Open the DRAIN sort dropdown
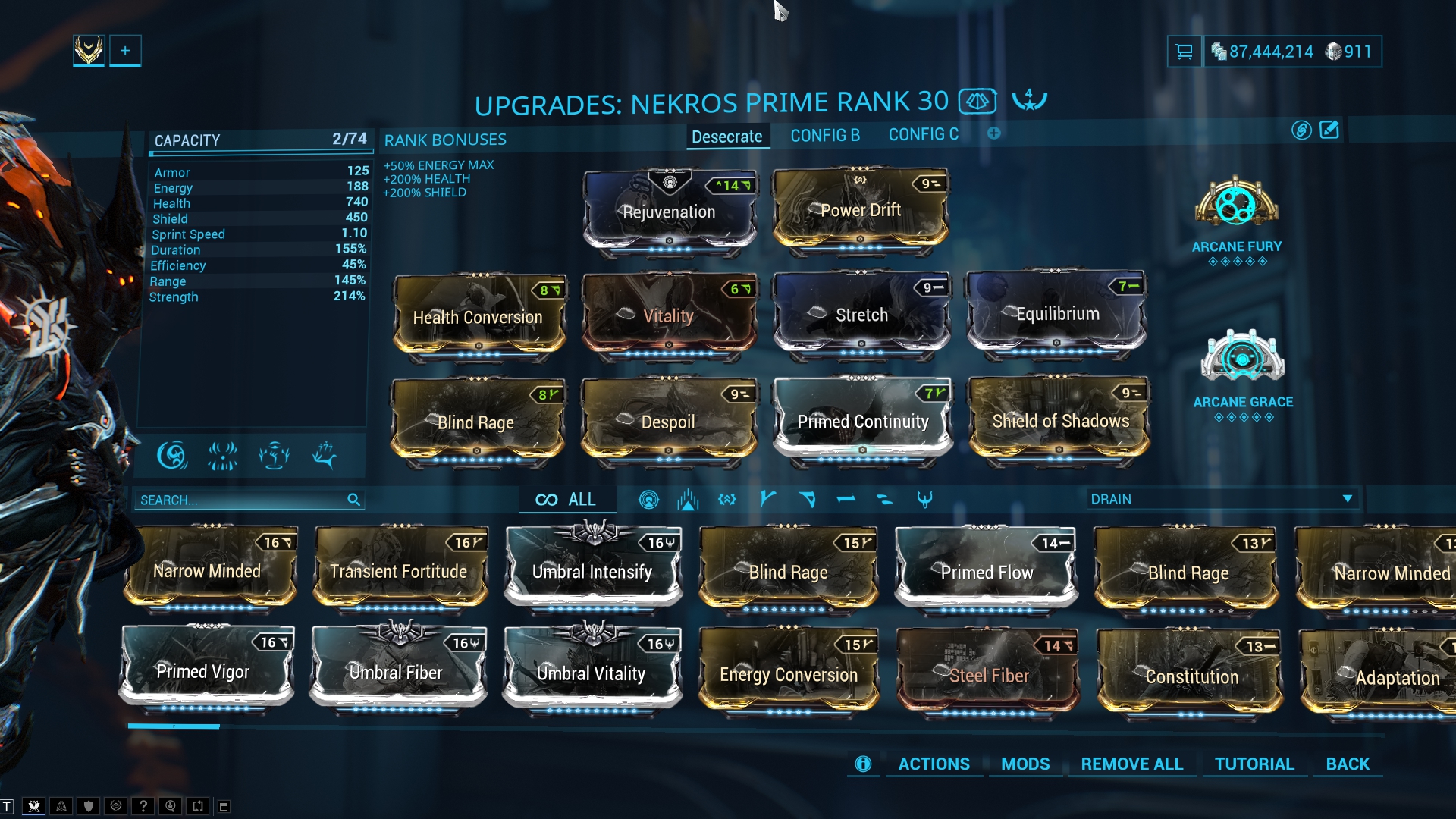This screenshot has width=1456, height=819. 1221,499
